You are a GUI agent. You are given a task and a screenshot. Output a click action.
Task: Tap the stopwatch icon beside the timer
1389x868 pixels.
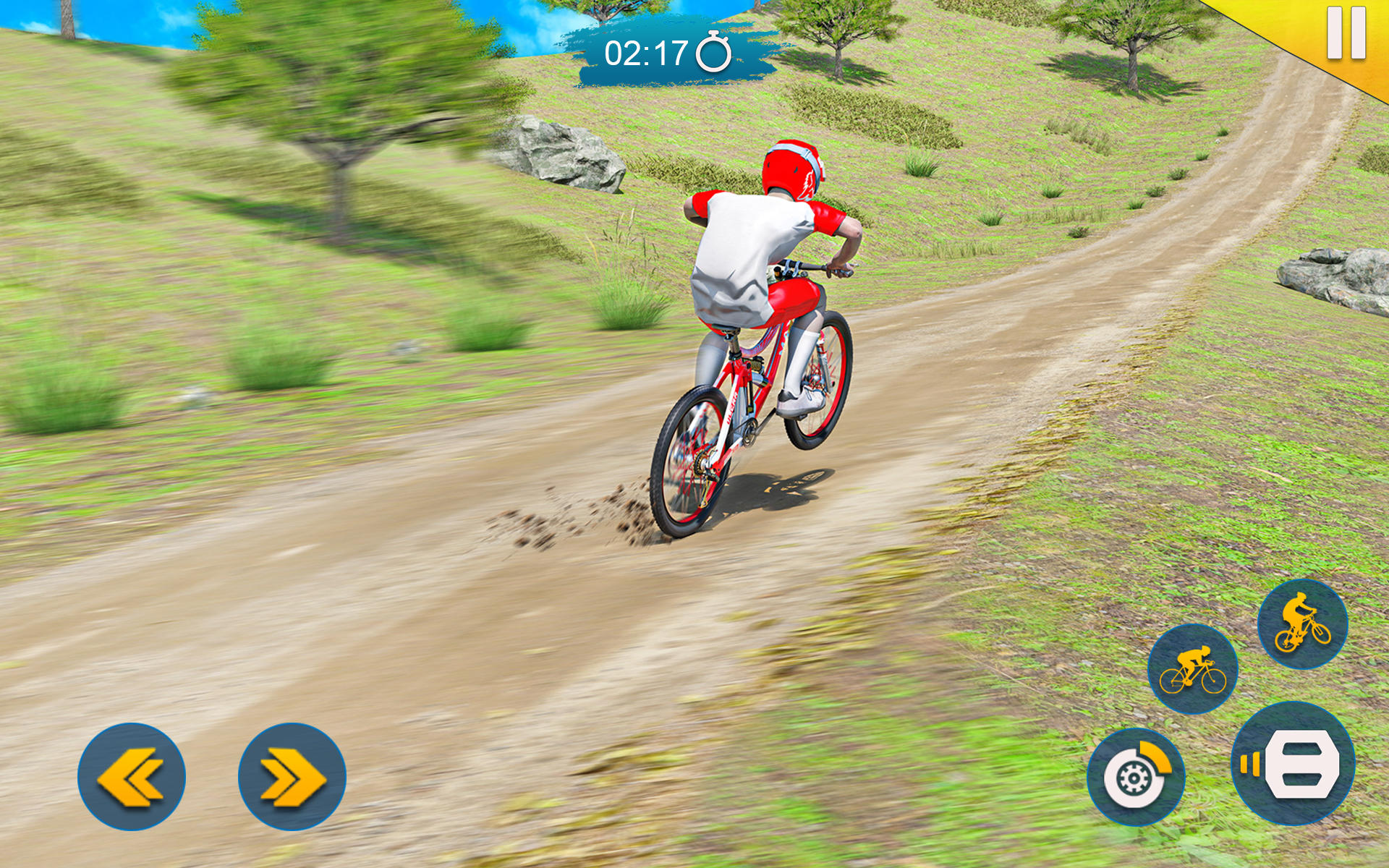click(x=713, y=51)
